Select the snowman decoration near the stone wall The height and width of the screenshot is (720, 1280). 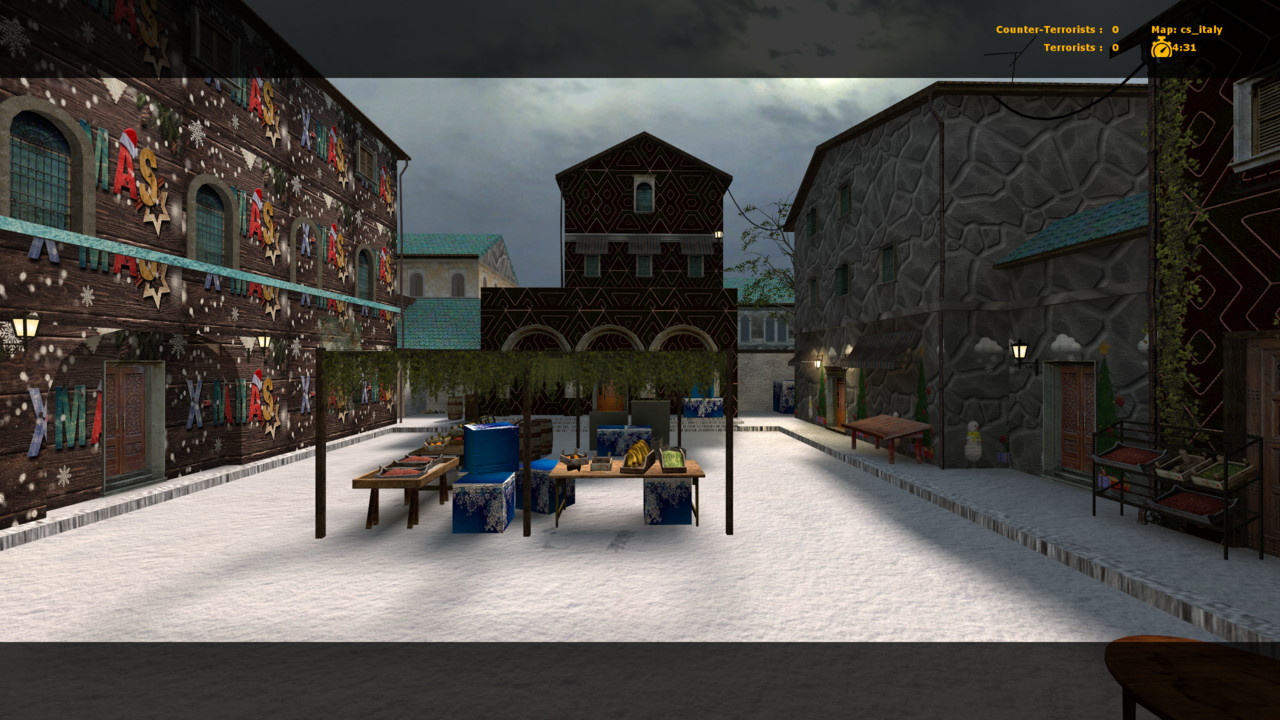pyautogui.click(x=973, y=443)
